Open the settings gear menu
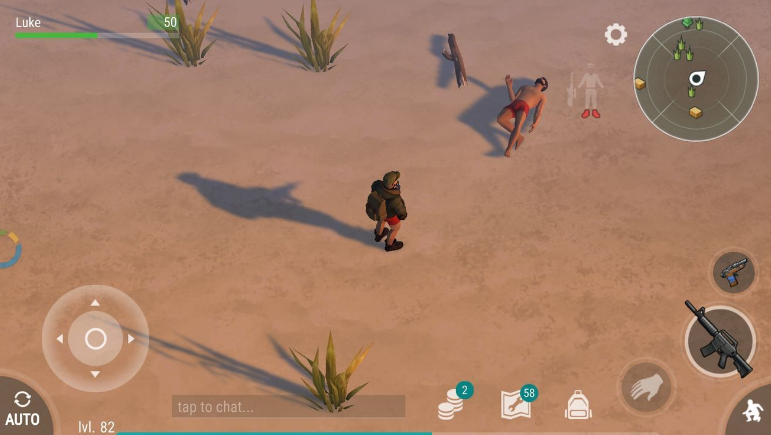771x435 pixels. pyautogui.click(x=616, y=35)
